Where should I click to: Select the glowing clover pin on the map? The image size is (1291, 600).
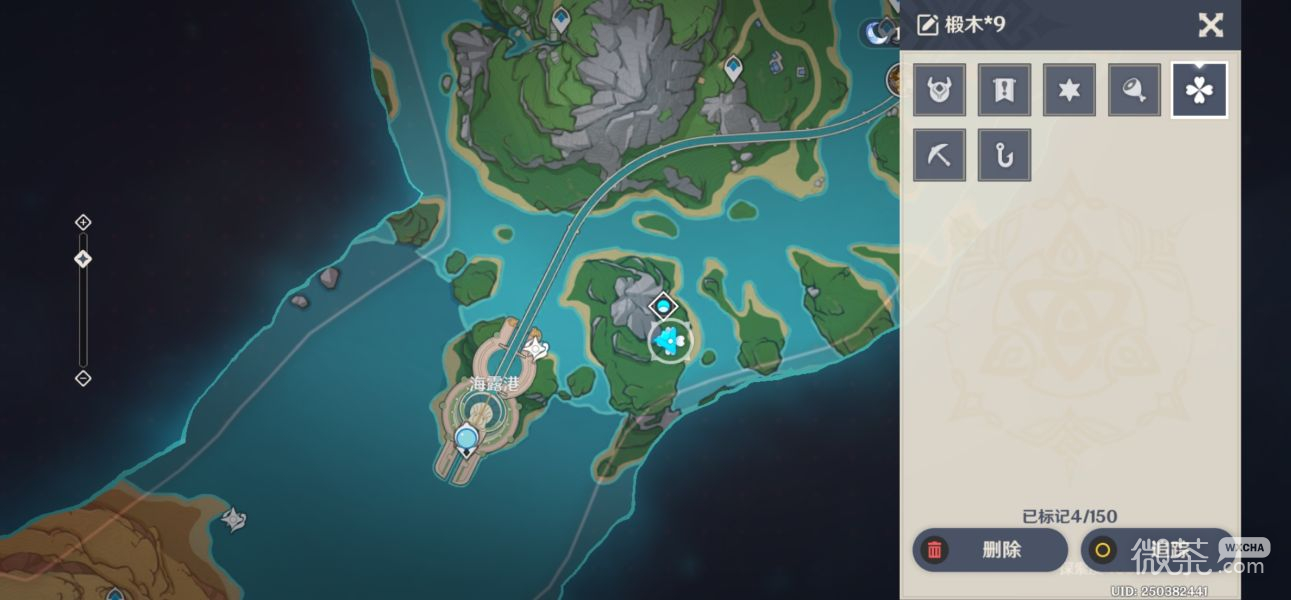(669, 341)
